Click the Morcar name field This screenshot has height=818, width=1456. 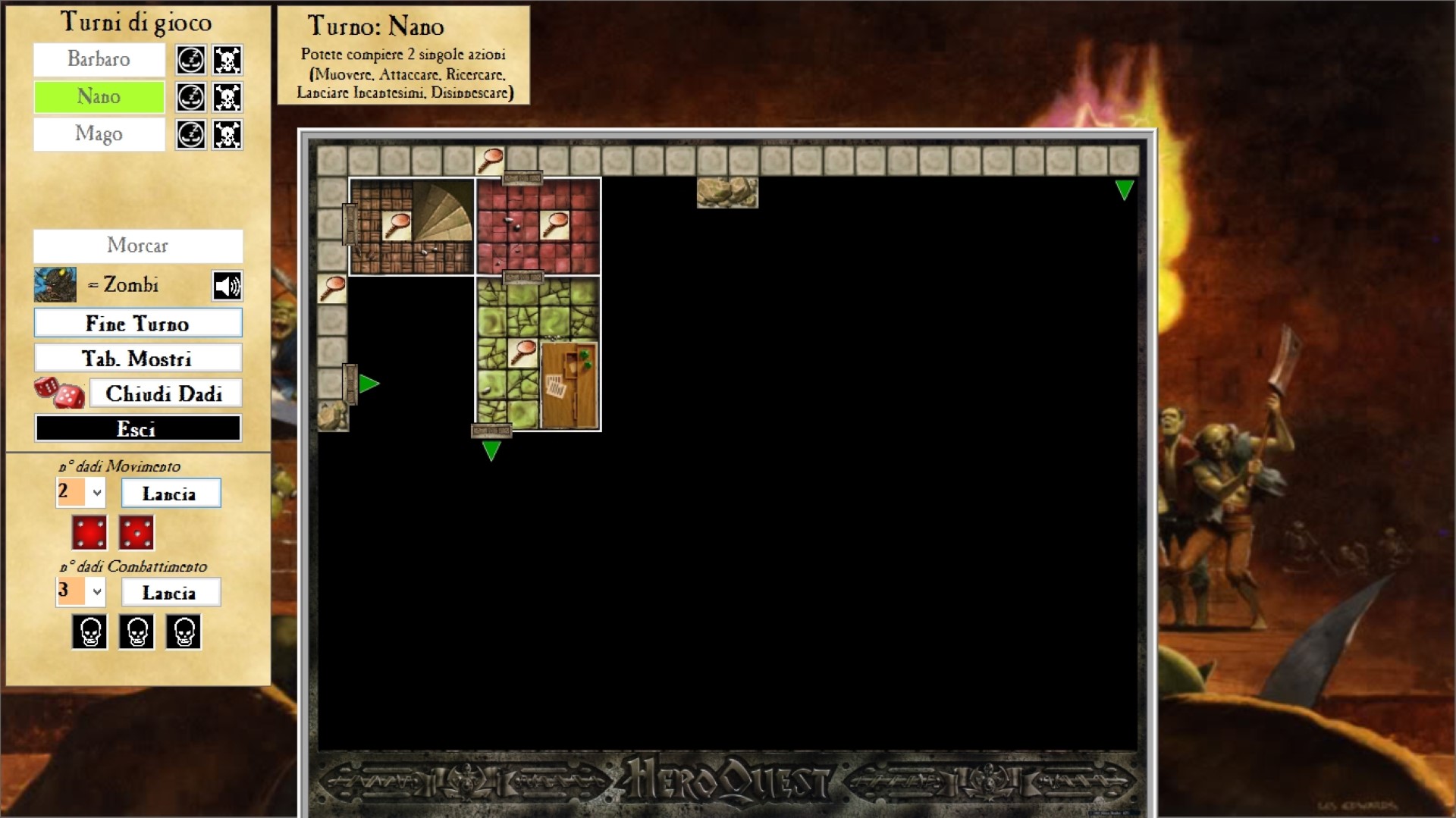137,246
